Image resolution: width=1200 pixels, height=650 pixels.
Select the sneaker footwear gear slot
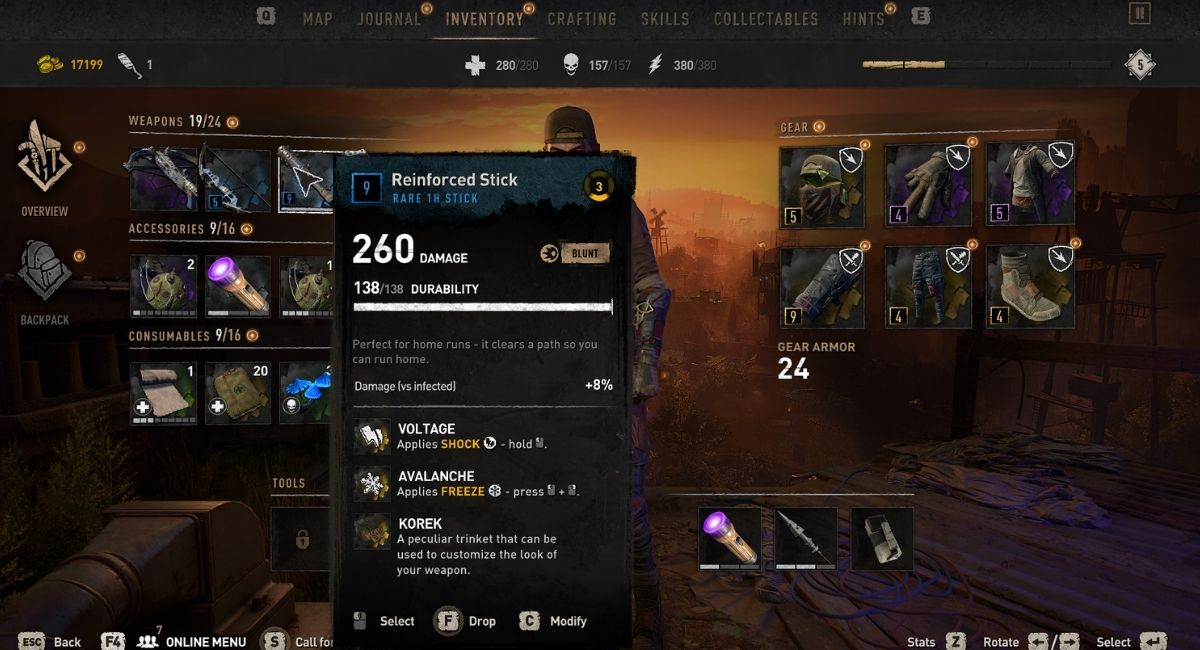[1030, 287]
